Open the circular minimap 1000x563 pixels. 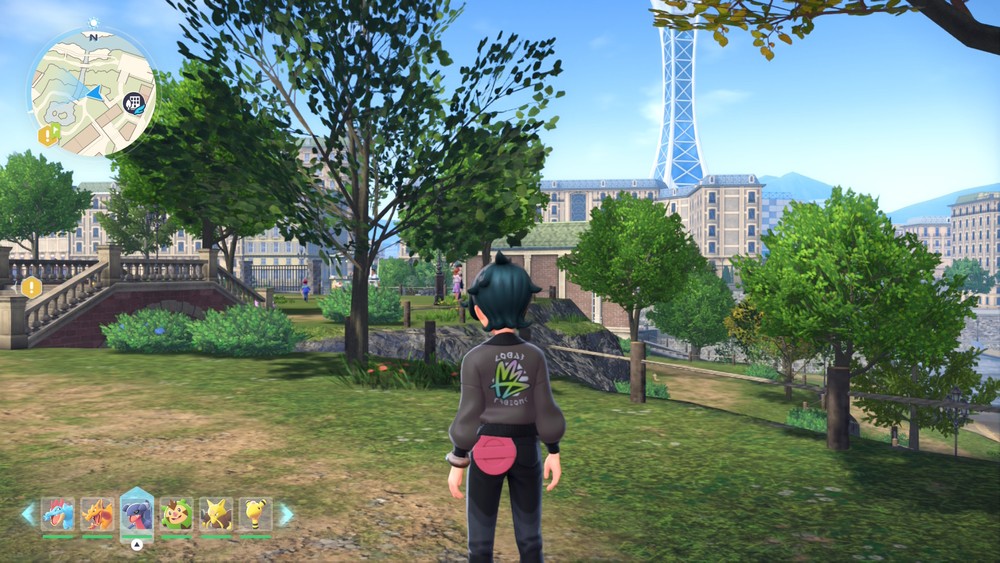[x=92, y=92]
